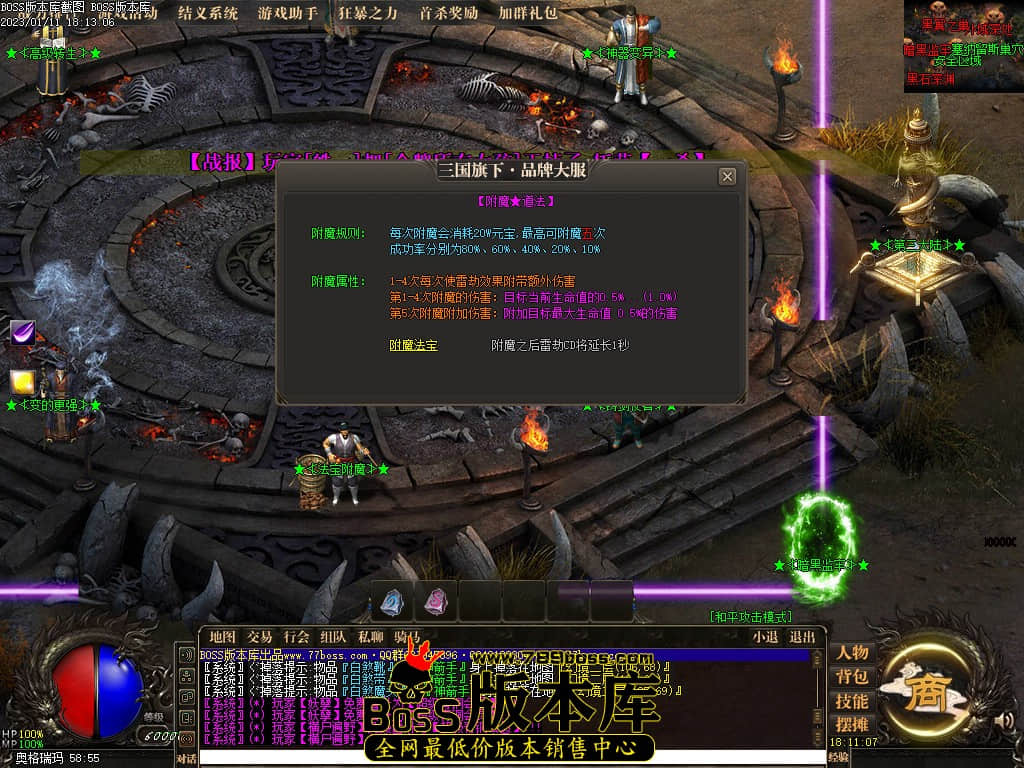Open the 人物 character panel
The image size is (1024, 768).
[852, 653]
